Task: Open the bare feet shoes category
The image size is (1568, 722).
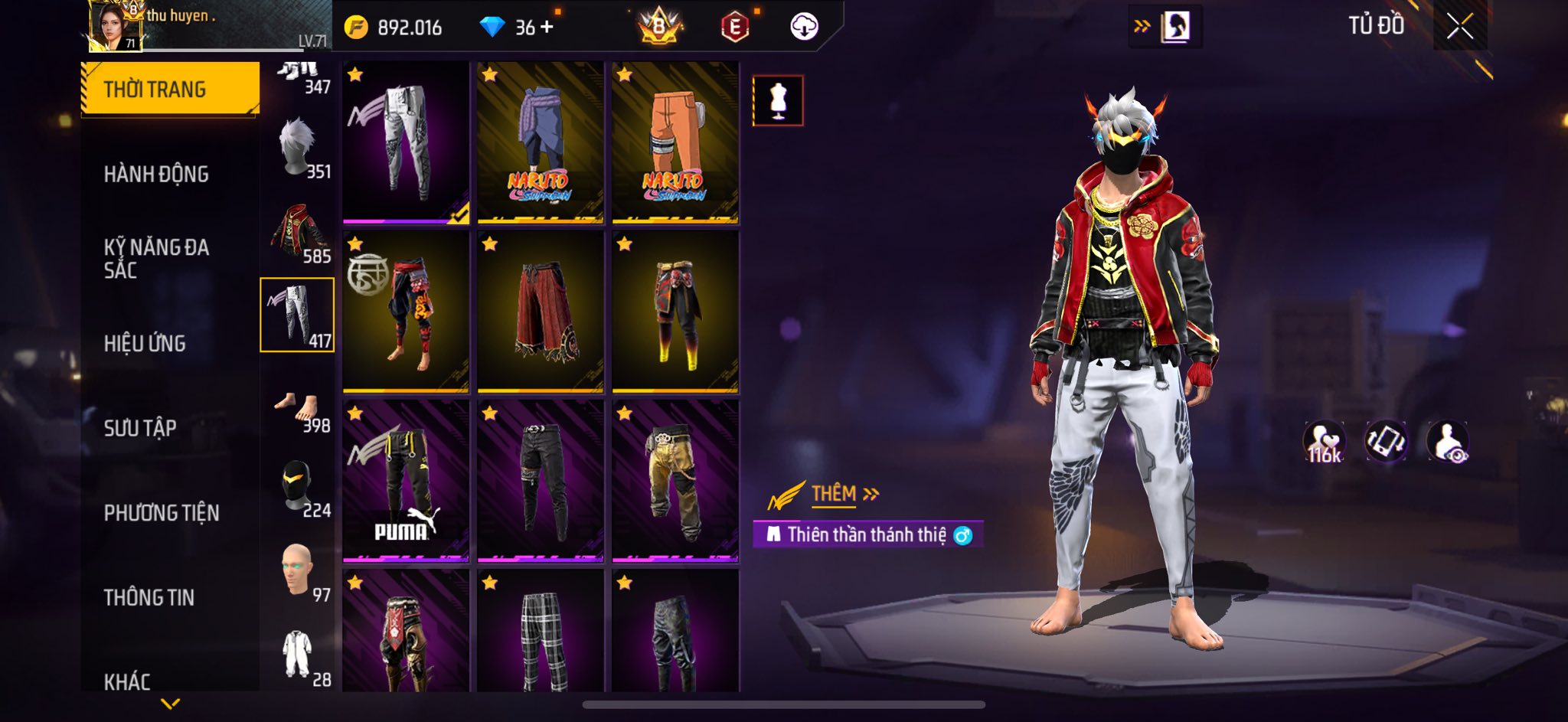Action: (x=298, y=401)
